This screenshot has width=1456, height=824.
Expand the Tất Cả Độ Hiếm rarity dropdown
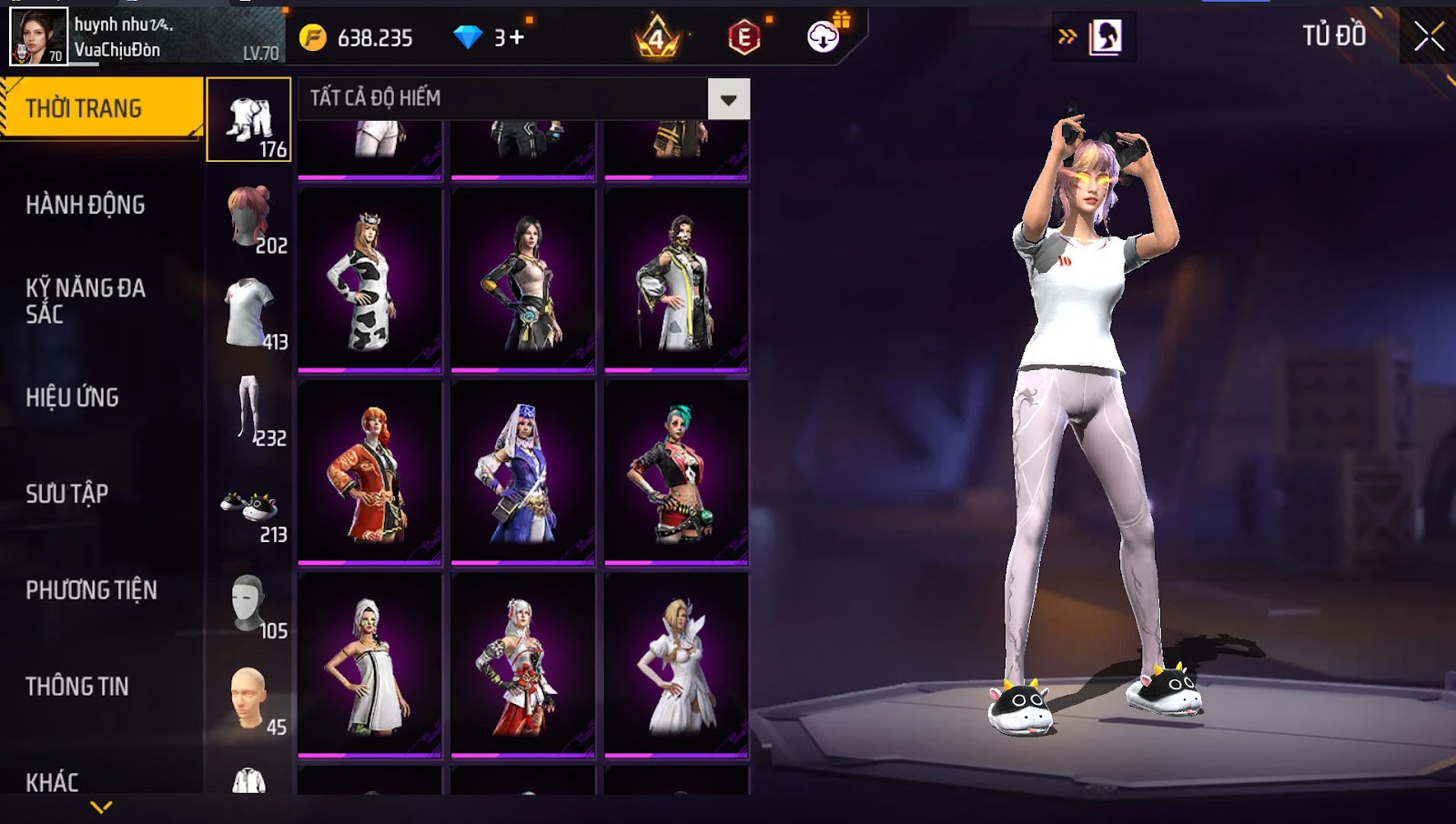point(728,99)
